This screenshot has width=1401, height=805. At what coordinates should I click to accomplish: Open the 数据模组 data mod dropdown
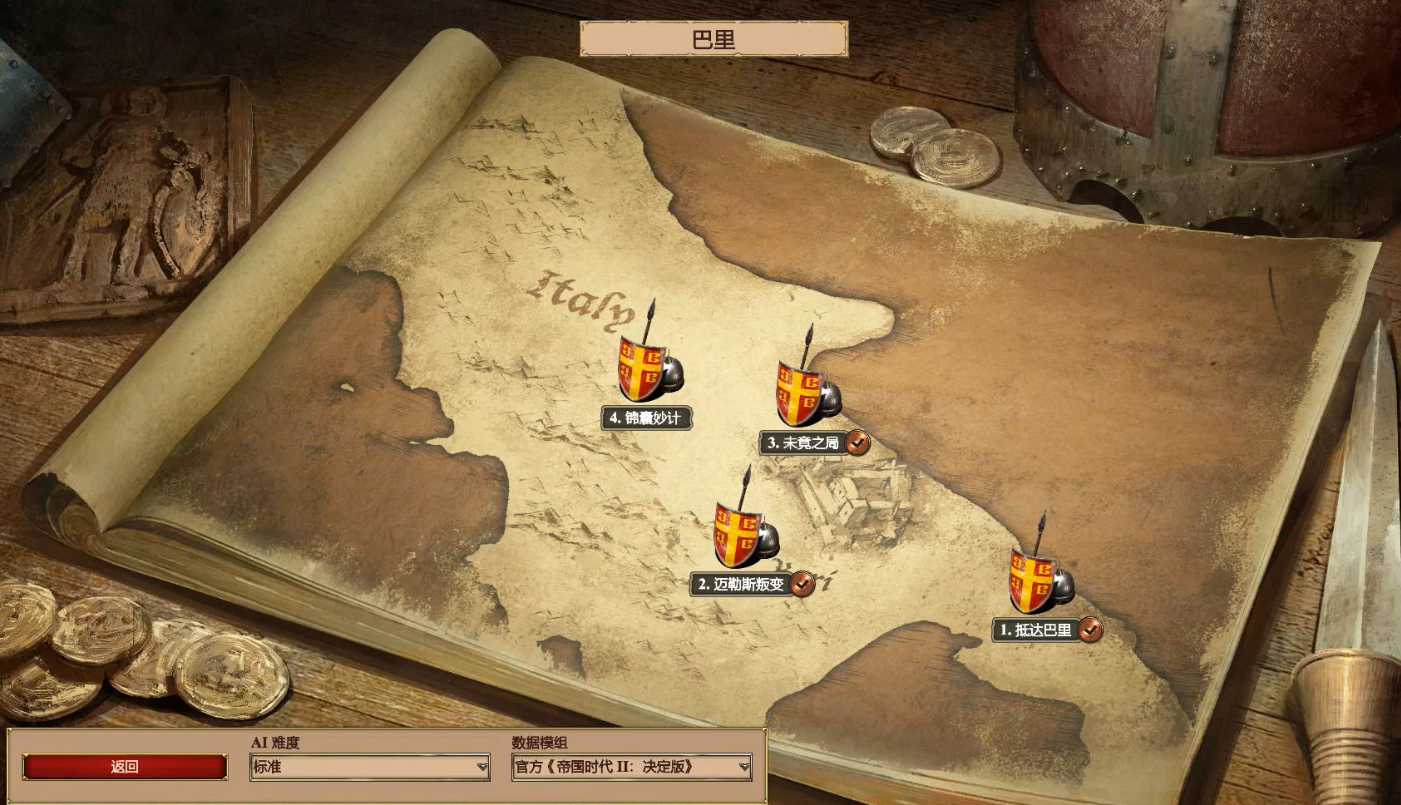coord(631,767)
